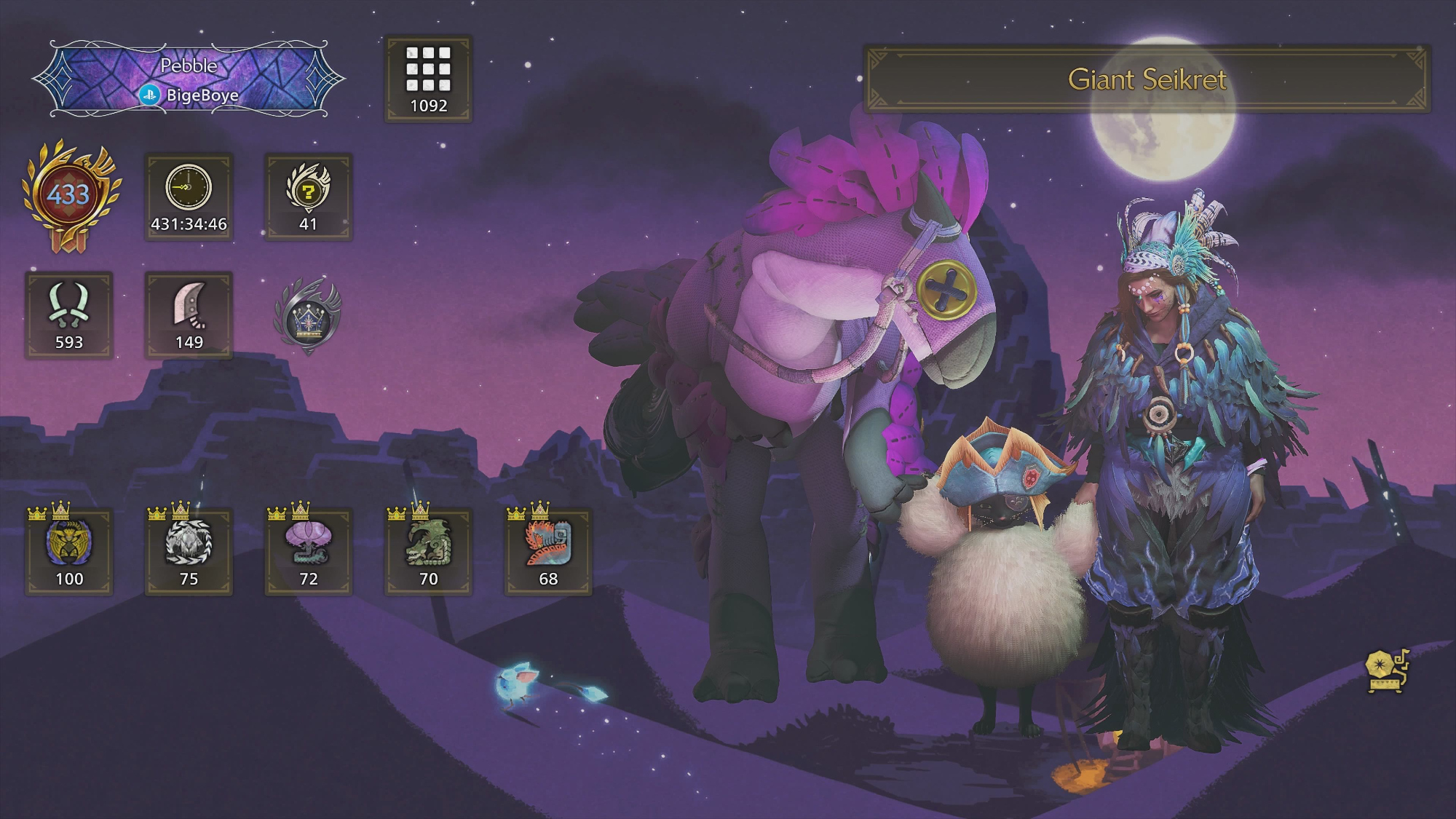Activate the golden gramophone music icon
1456x819 pixels.
(1387, 670)
